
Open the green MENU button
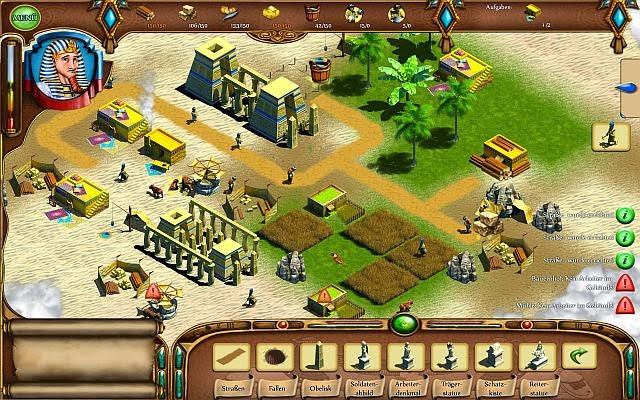[23, 15]
